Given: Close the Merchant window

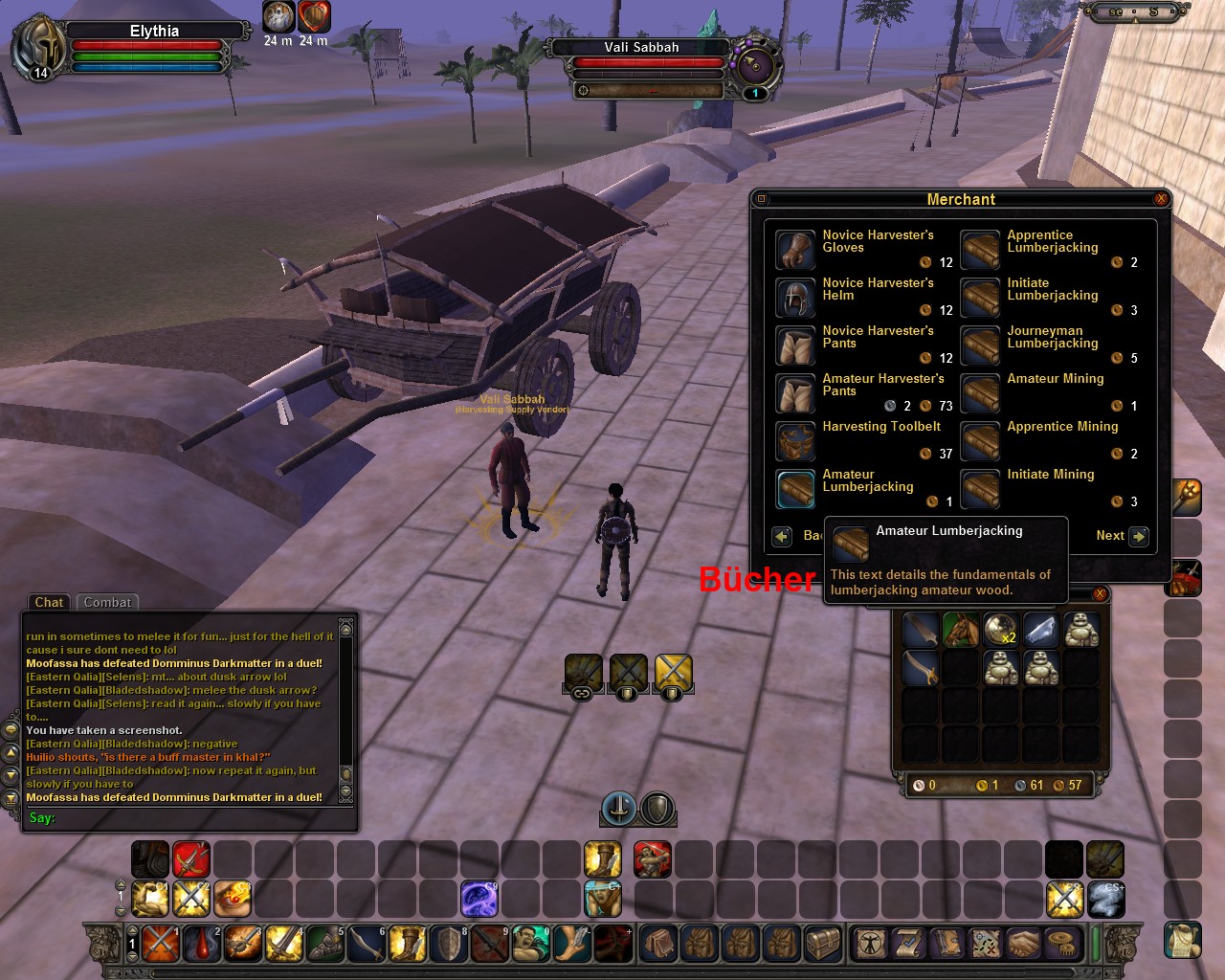Looking at the screenshot, I should coord(1161,199).
